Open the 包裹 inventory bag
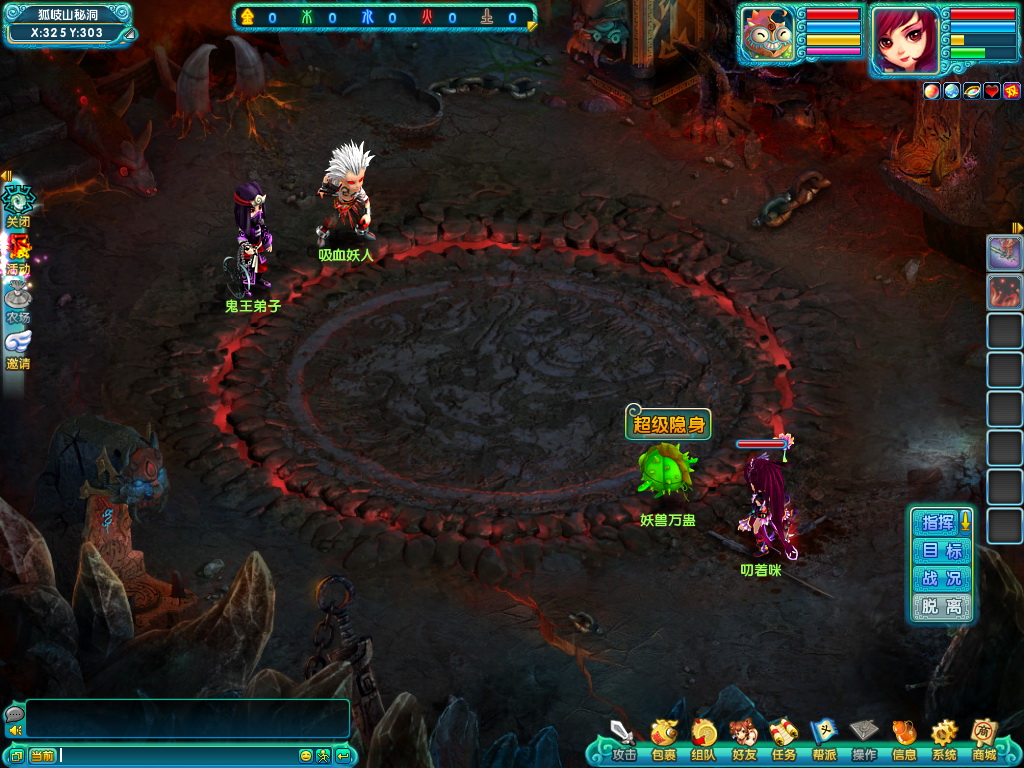The height and width of the screenshot is (768, 1024). (663, 735)
